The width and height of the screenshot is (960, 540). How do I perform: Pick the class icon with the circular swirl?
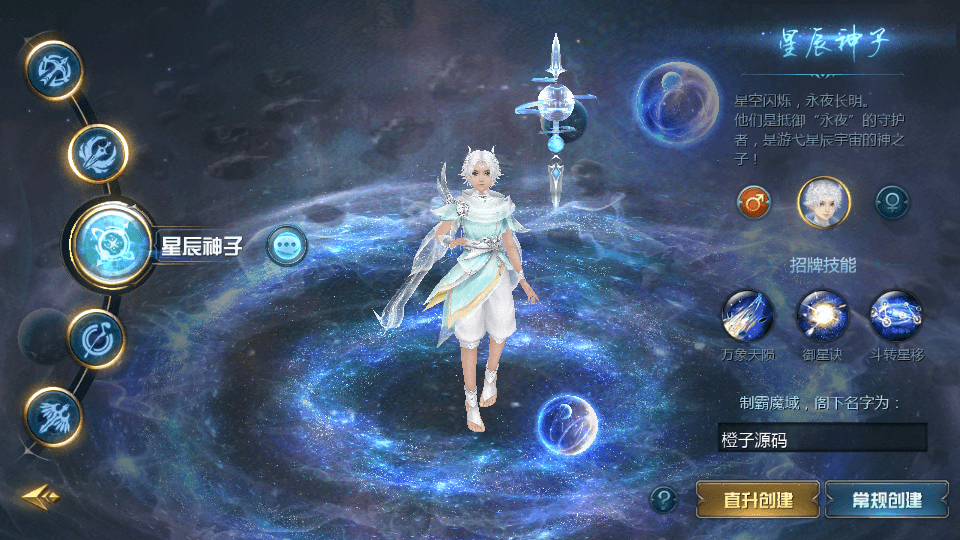point(96,337)
